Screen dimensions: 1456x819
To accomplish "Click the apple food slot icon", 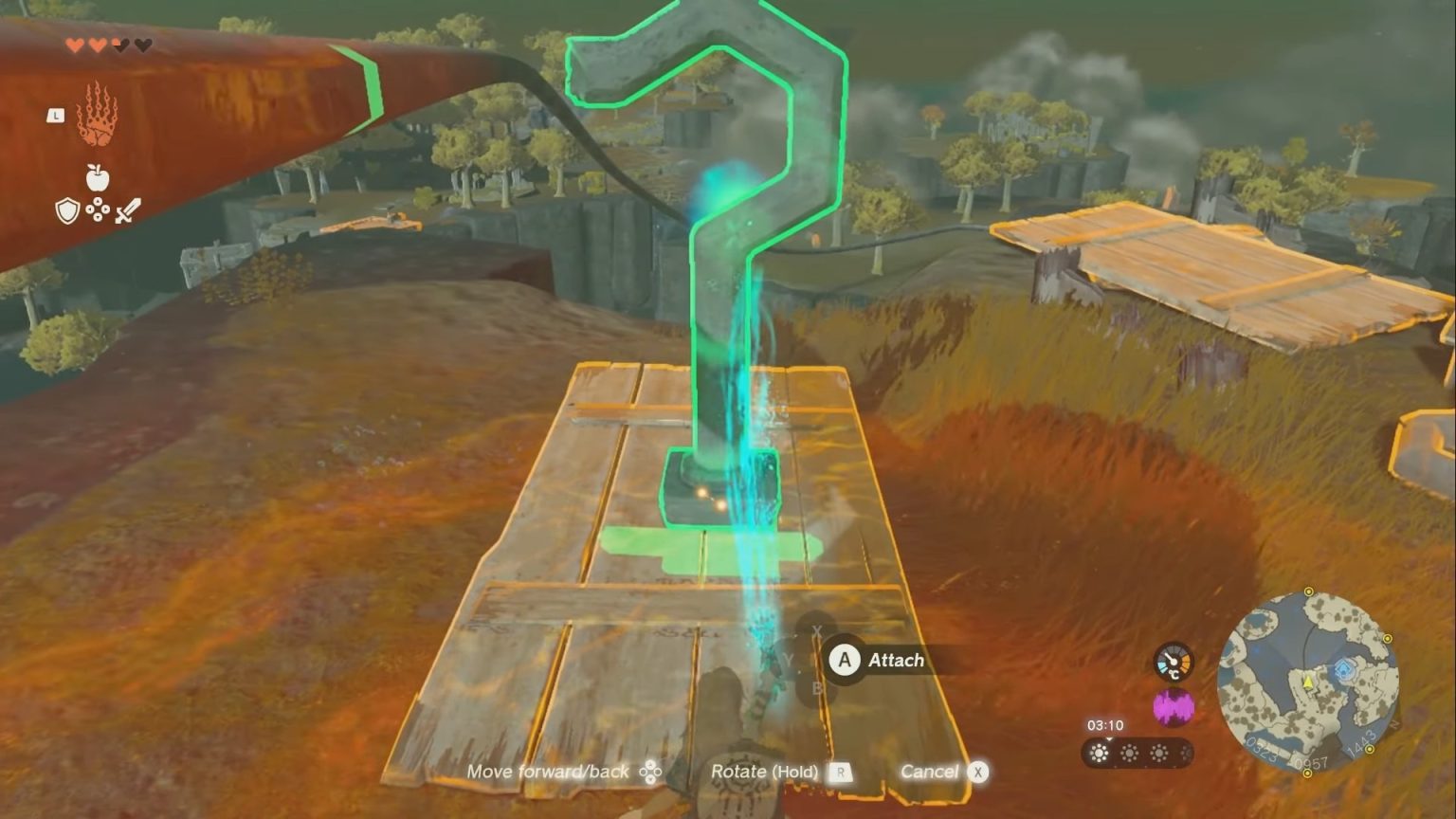I will (x=98, y=178).
